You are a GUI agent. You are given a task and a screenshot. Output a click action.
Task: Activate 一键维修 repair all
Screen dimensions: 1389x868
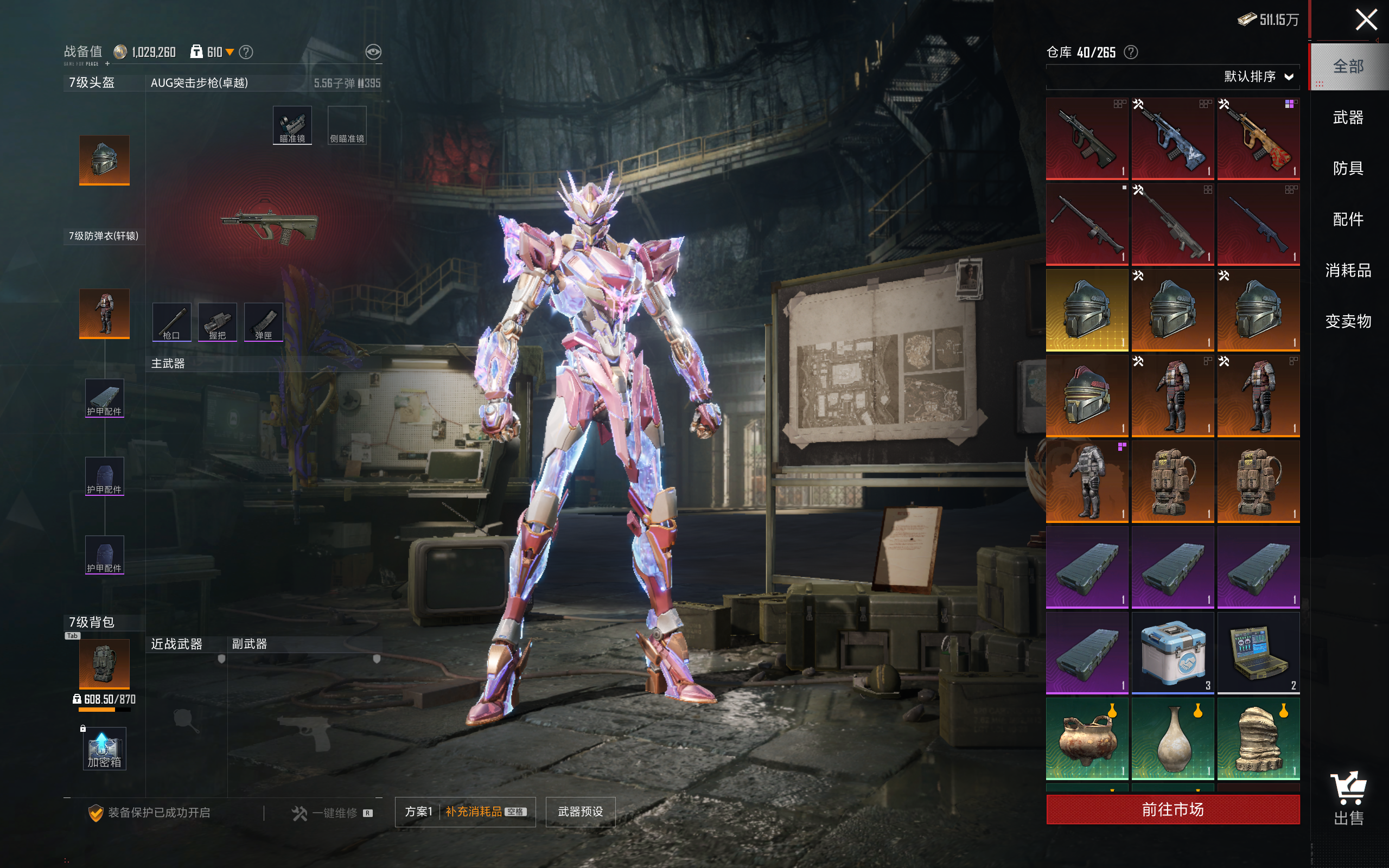(333, 813)
